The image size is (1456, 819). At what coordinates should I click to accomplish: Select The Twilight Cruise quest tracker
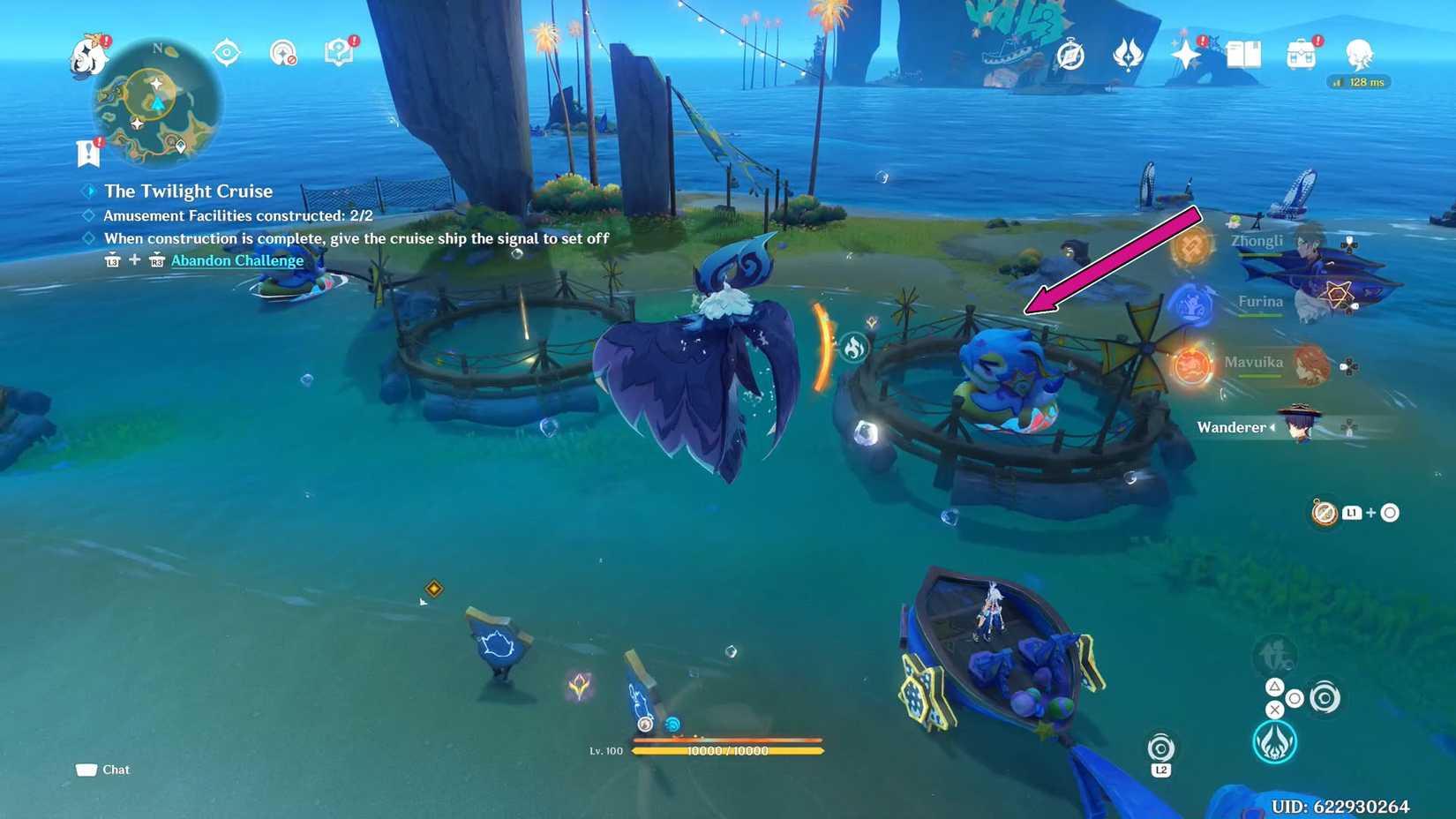pyautogui.click(x=188, y=191)
